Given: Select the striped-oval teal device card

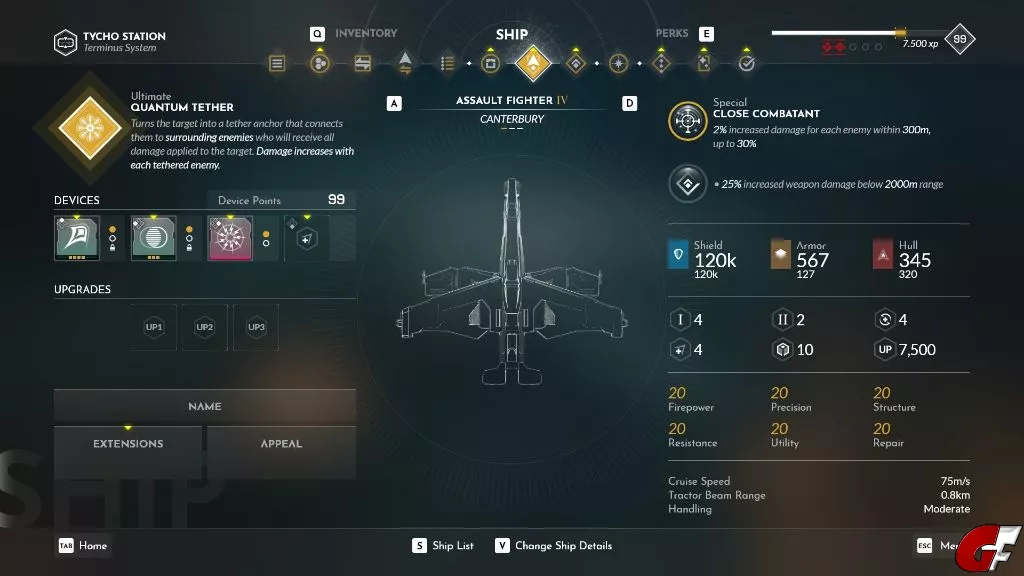Looking at the screenshot, I should 153,238.
